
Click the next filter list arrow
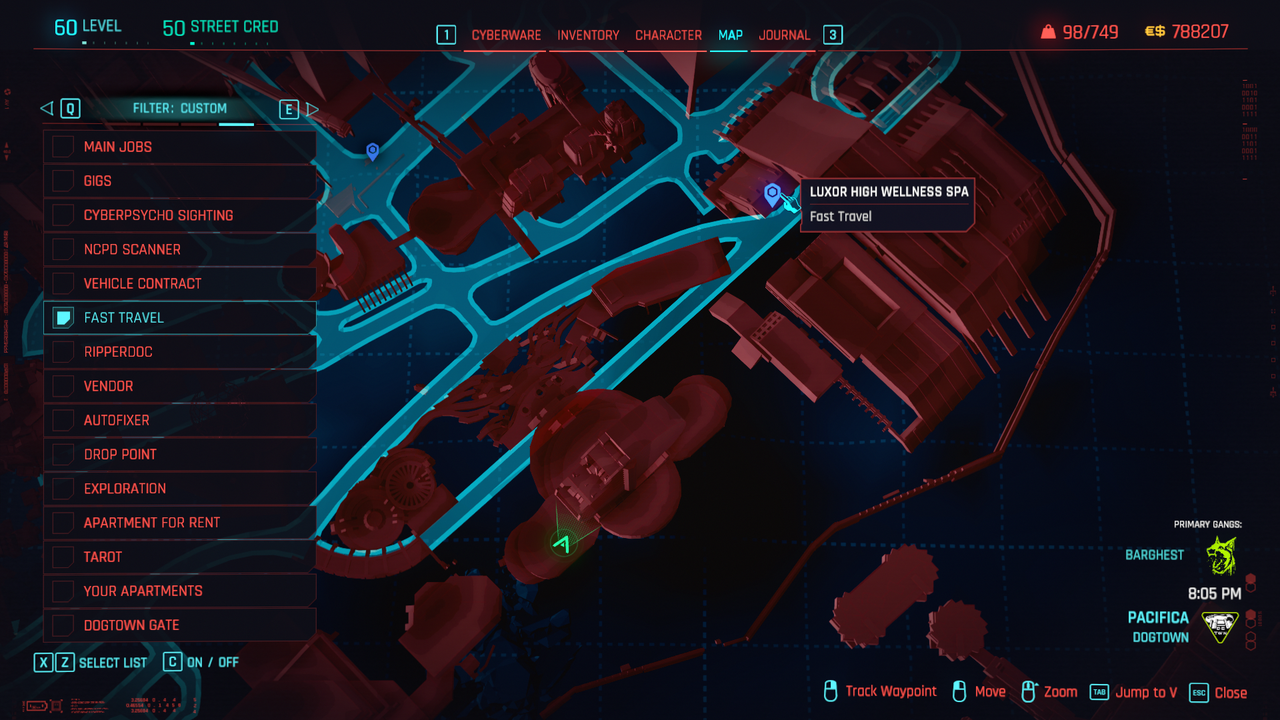coord(312,109)
